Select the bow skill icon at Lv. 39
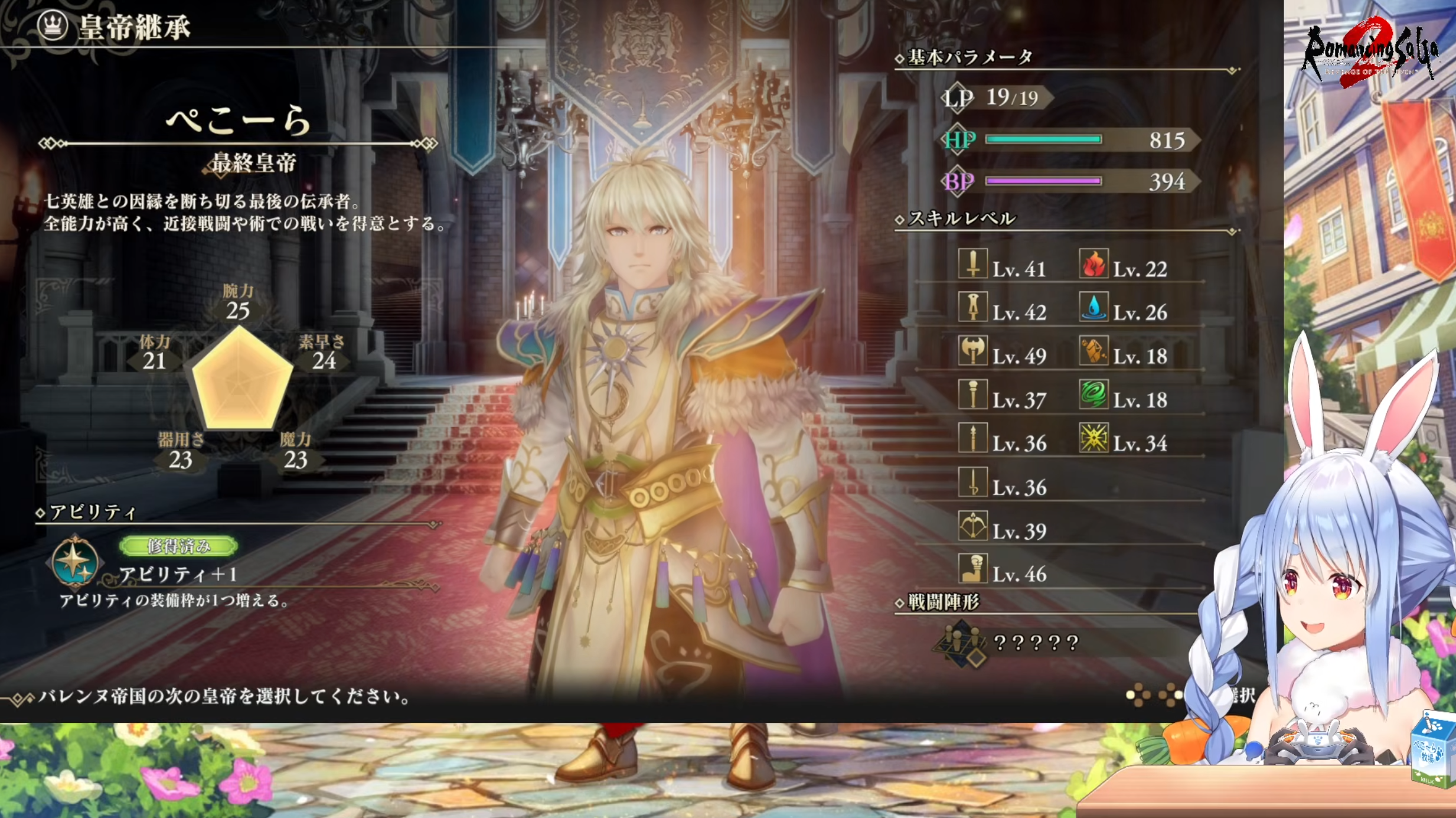 [x=972, y=526]
